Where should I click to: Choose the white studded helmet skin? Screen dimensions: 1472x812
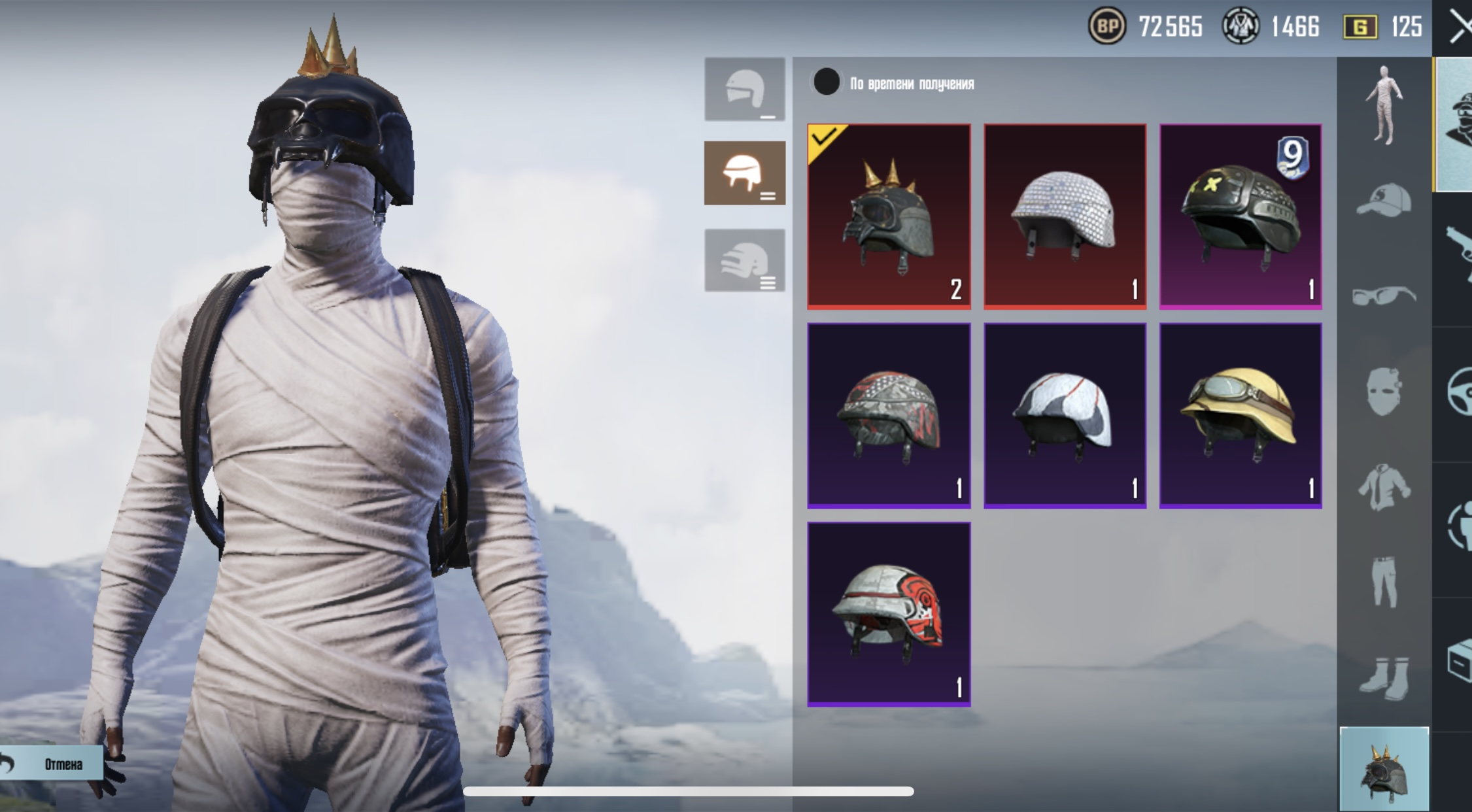[x=1065, y=216]
